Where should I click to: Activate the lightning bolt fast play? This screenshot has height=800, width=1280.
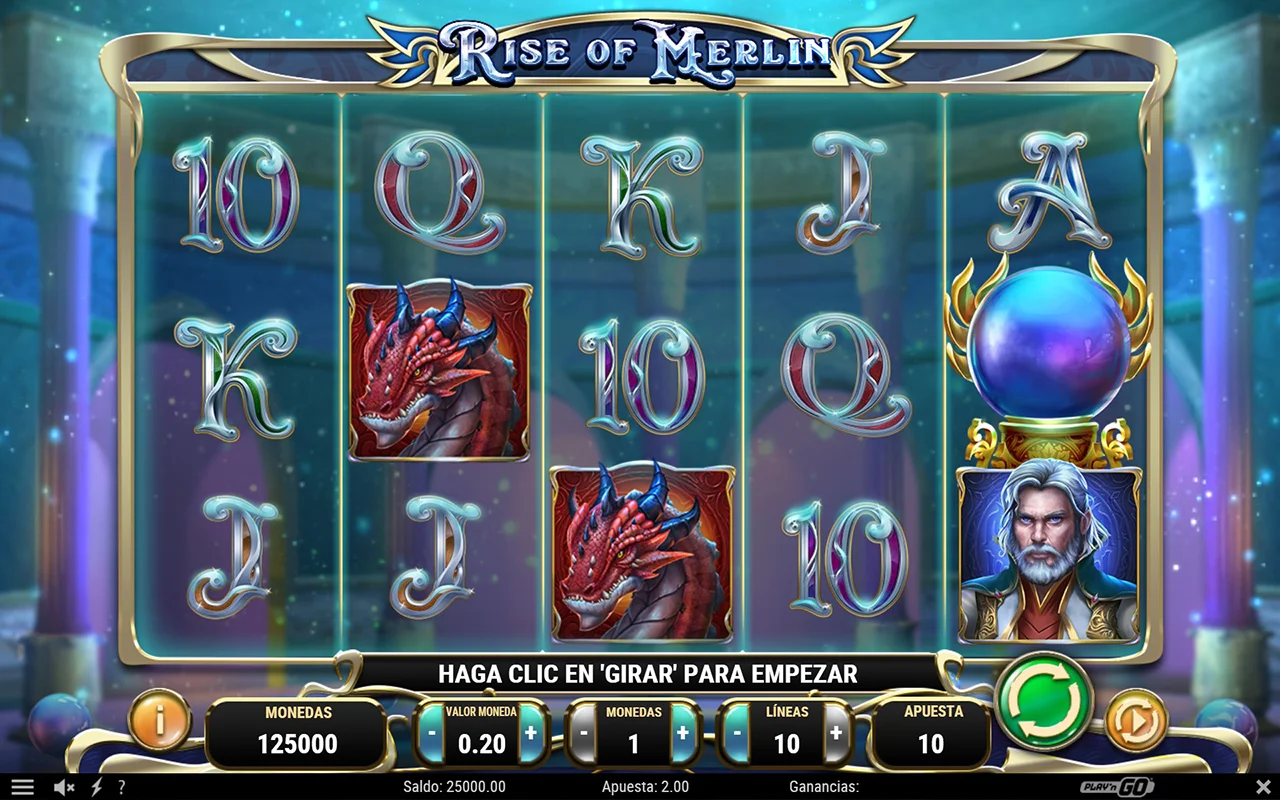click(x=96, y=787)
